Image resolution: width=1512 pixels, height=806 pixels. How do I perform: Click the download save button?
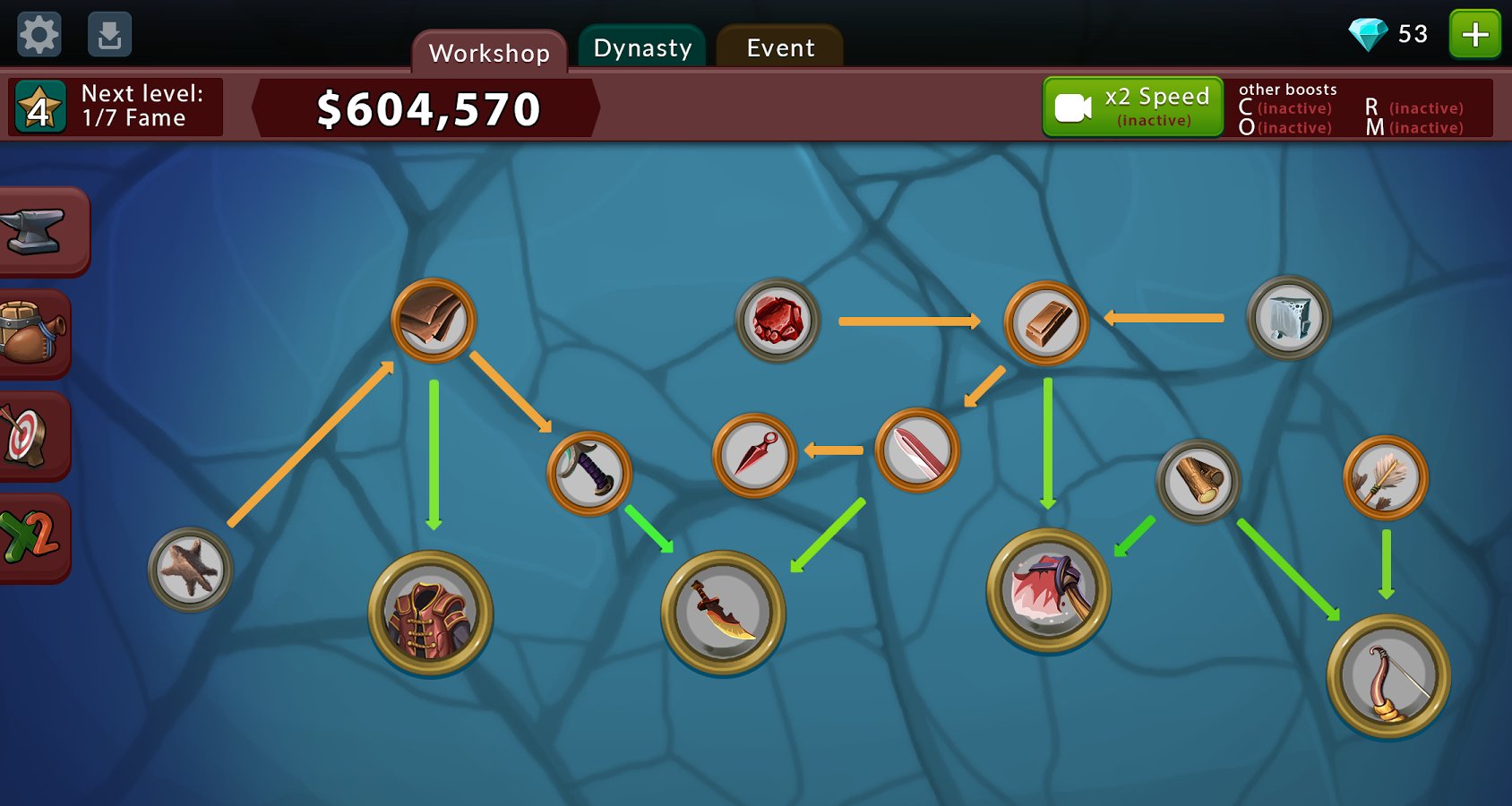109,35
